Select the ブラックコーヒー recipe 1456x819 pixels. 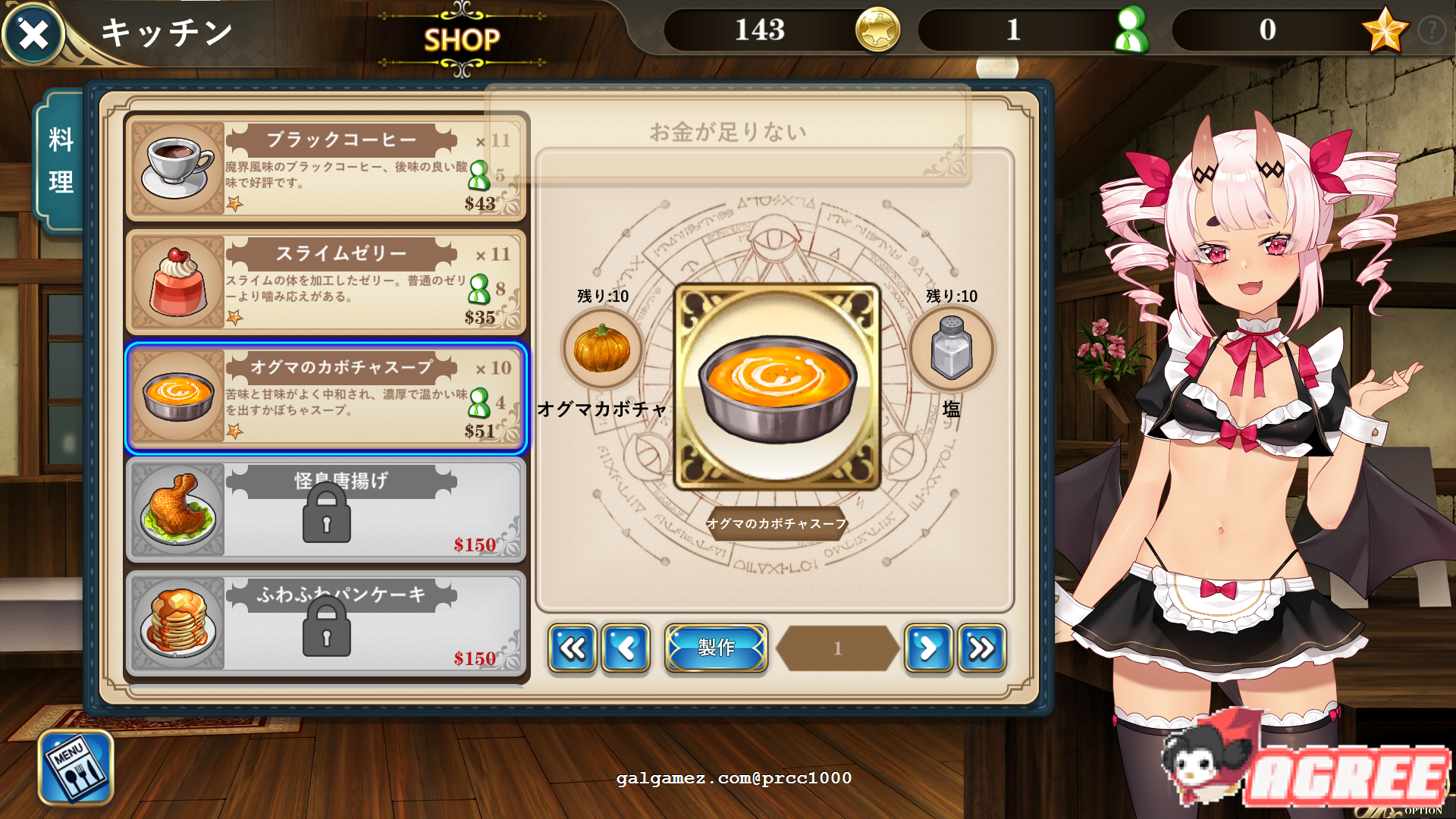click(326, 168)
